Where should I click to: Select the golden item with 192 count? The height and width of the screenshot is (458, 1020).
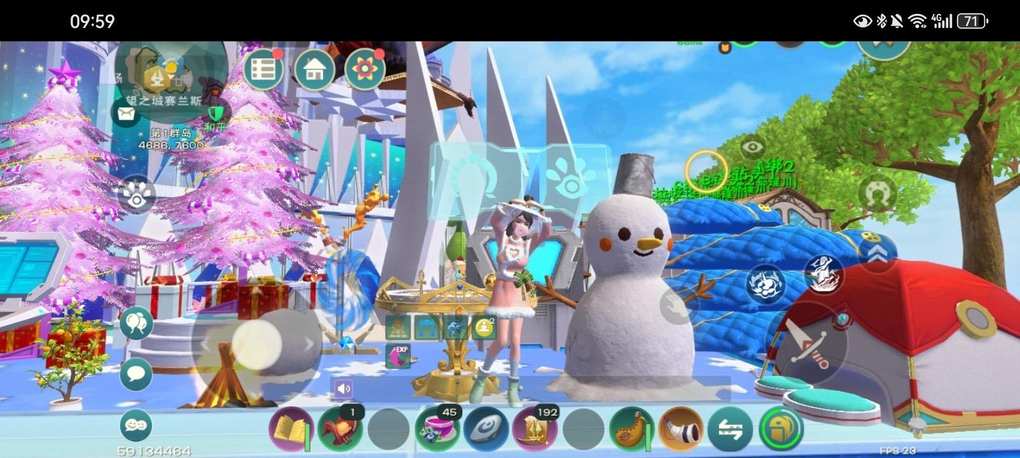point(535,429)
